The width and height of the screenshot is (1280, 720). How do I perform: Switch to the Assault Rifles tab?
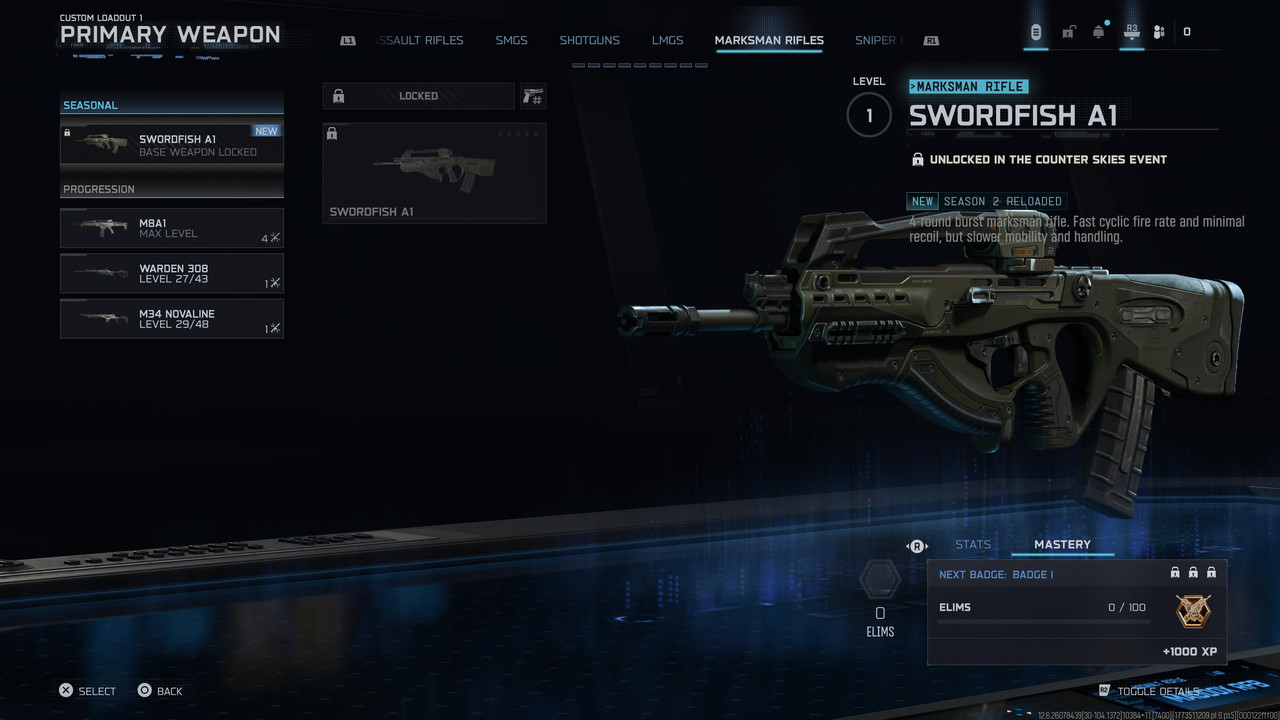pyautogui.click(x=420, y=41)
